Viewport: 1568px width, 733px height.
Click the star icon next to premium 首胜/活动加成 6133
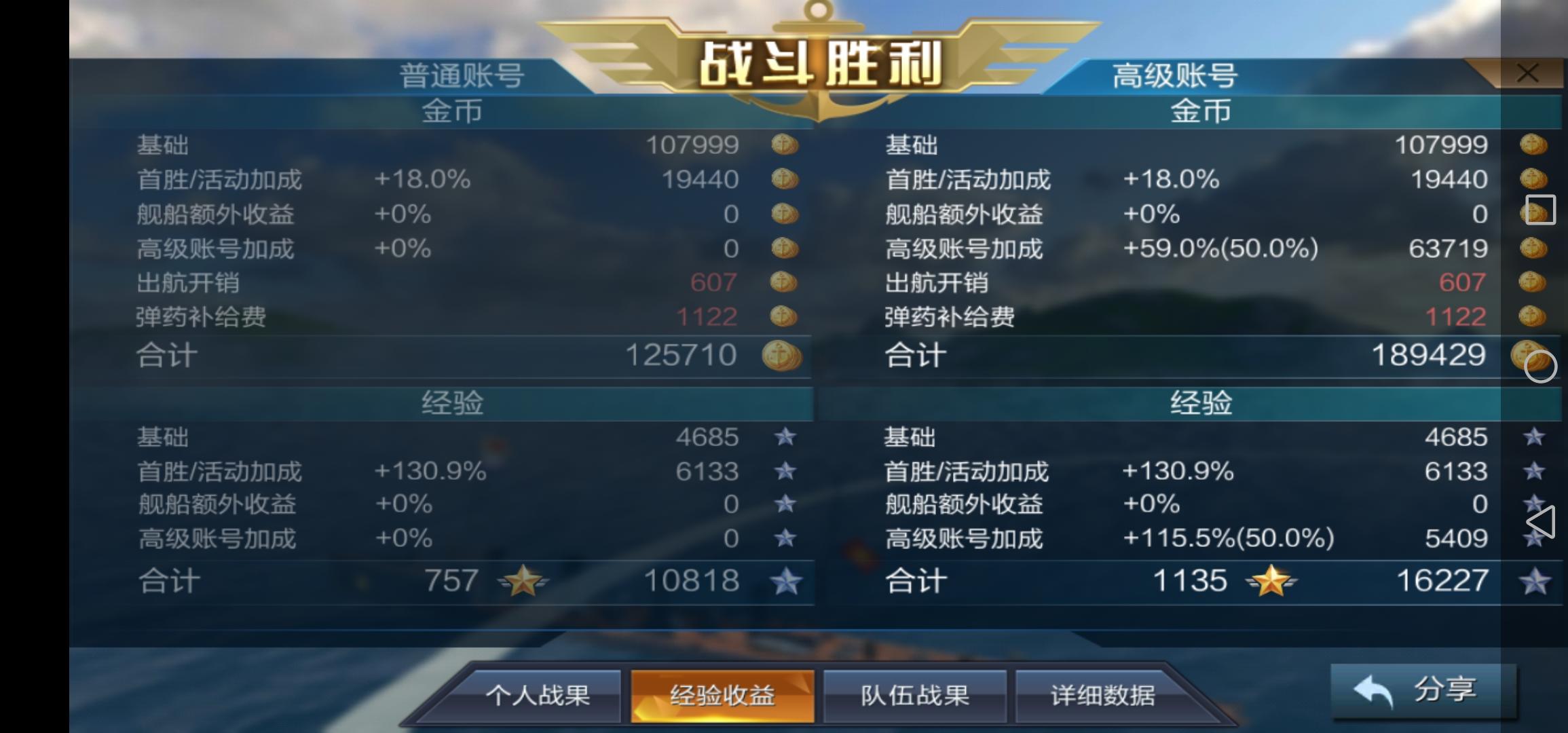pos(1535,471)
